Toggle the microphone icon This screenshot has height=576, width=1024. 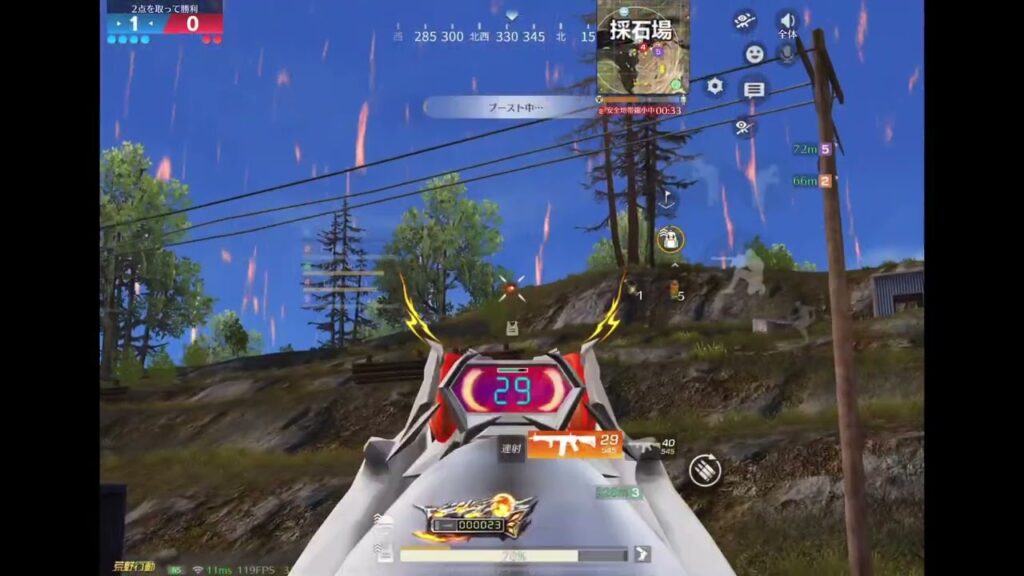pos(787,54)
